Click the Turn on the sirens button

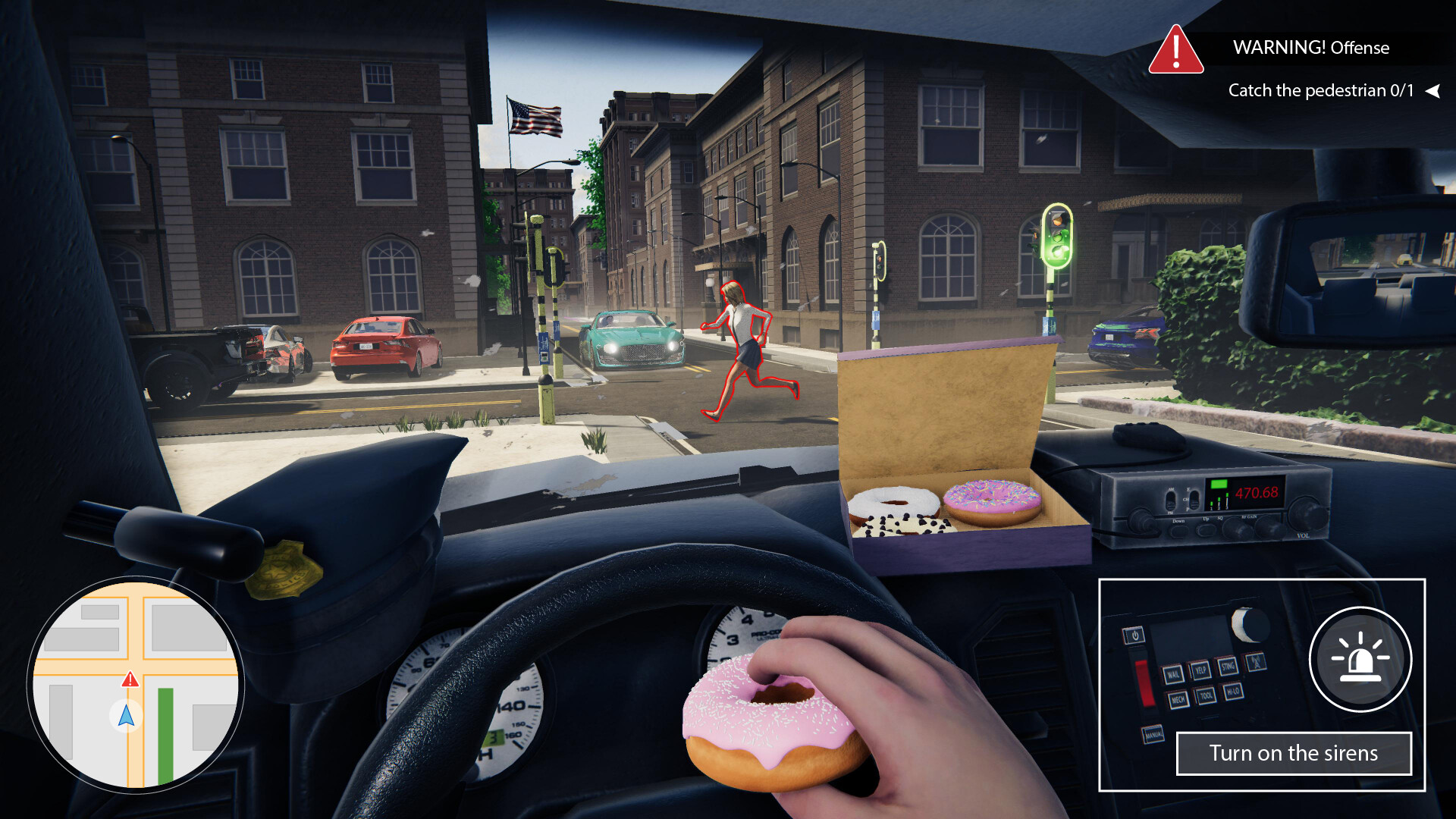pos(1293,754)
